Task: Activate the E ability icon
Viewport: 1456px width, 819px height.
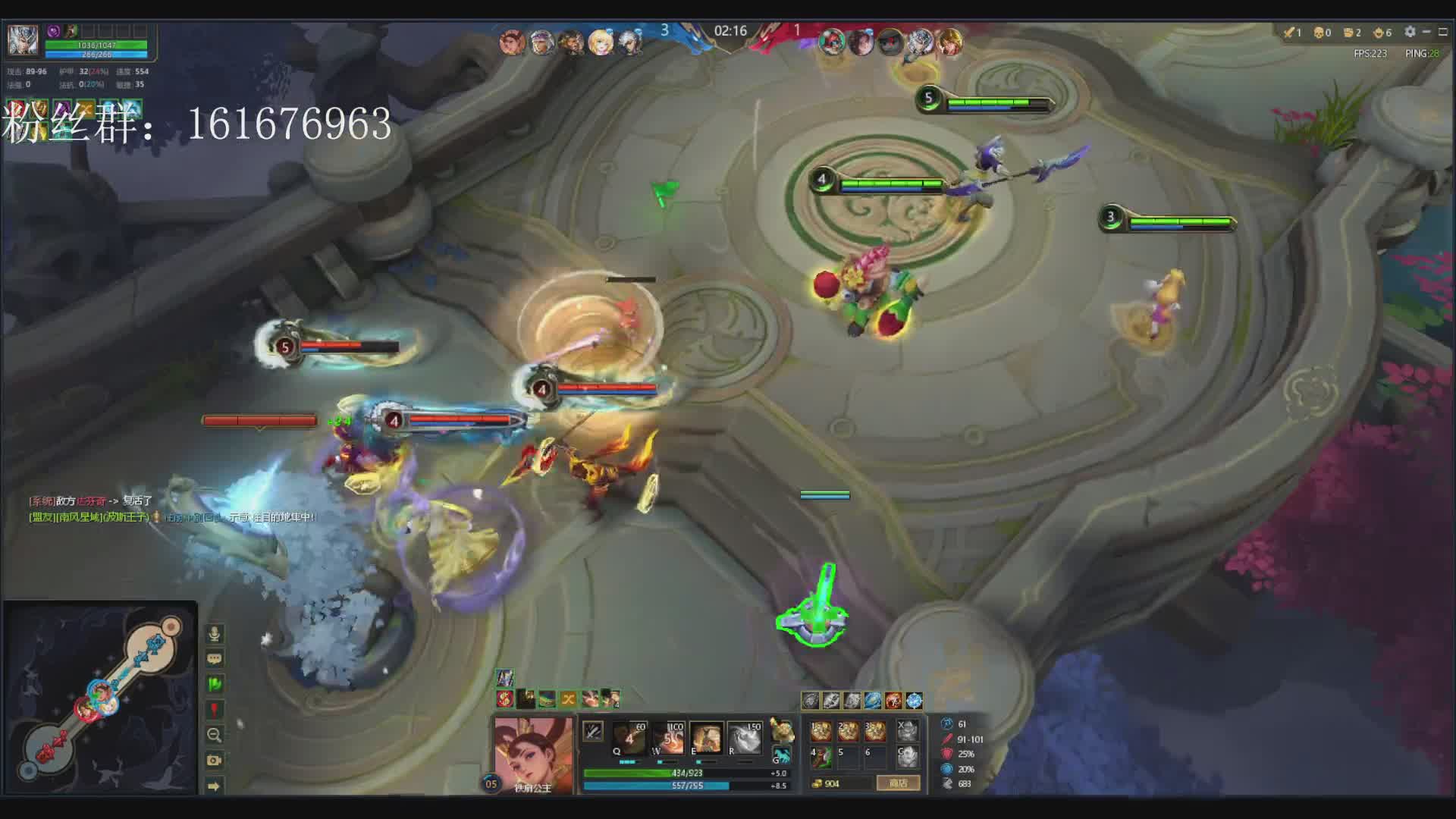Action: pos(706,736)
